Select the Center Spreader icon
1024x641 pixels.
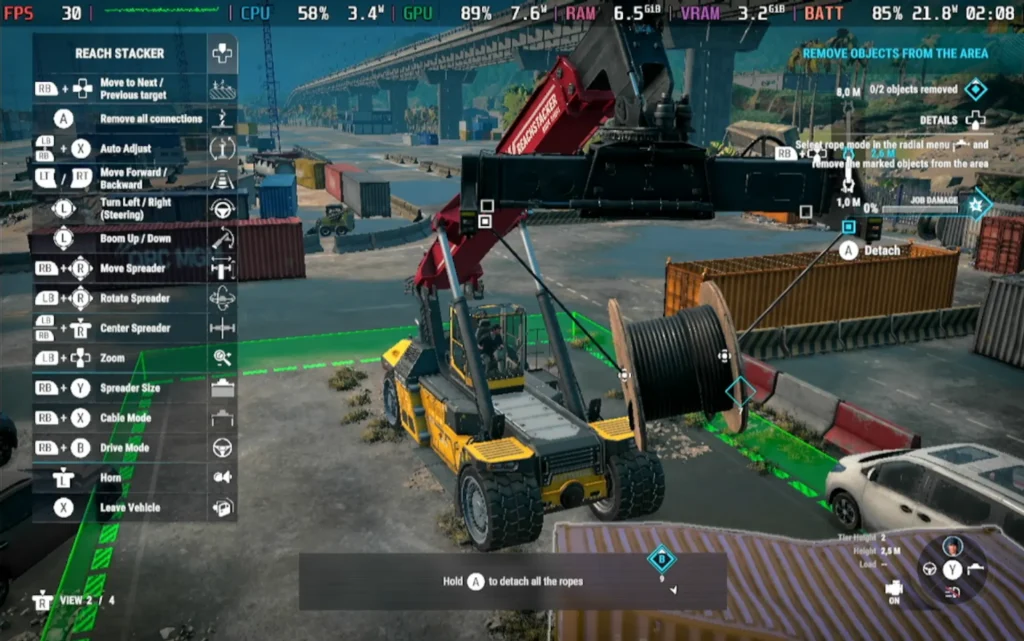pyautogui.click(x=222, y=328)
